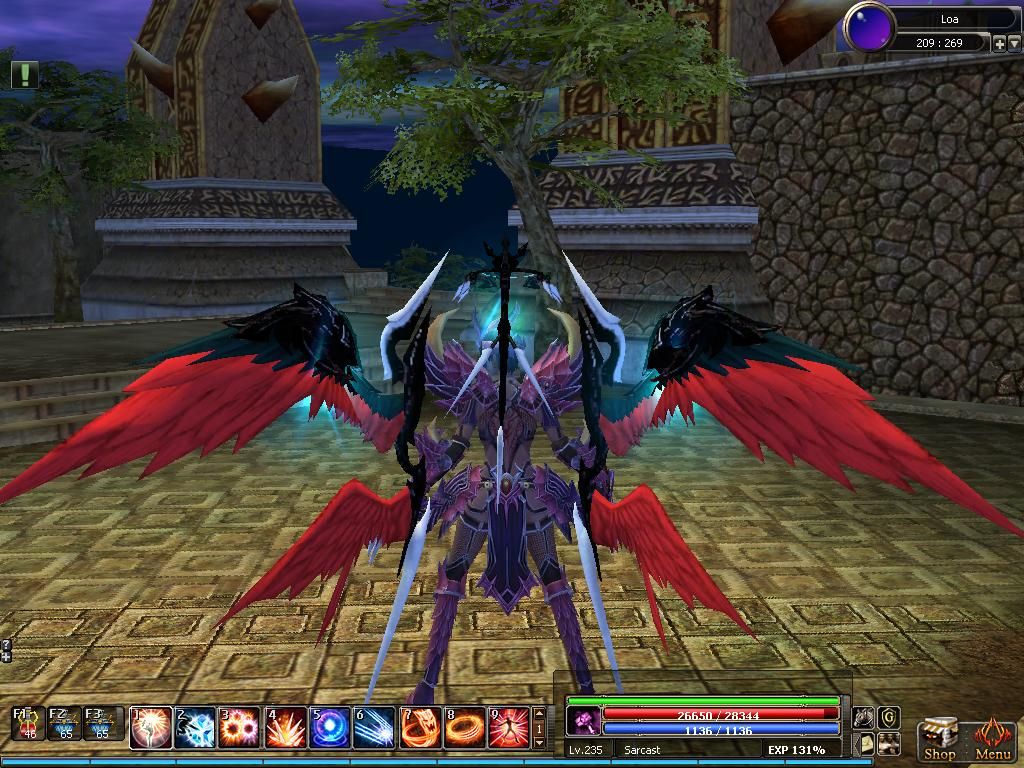This screenshot has height=768, width=1024.
Task: Use the F3 quick item slot
Action: [99, 724]
